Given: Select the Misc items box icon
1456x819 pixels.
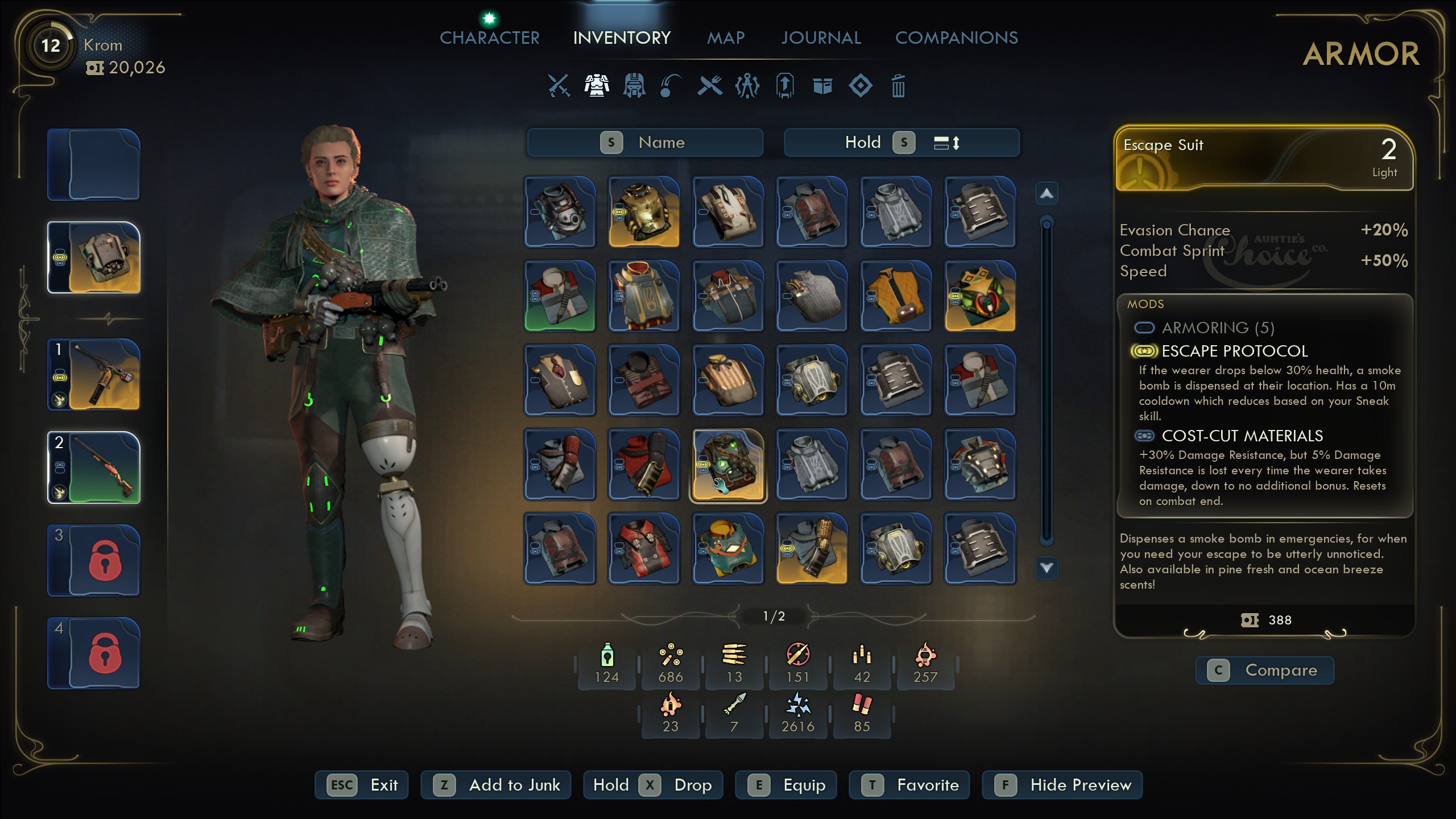Looking at the screenshot, I should [823, 86].
